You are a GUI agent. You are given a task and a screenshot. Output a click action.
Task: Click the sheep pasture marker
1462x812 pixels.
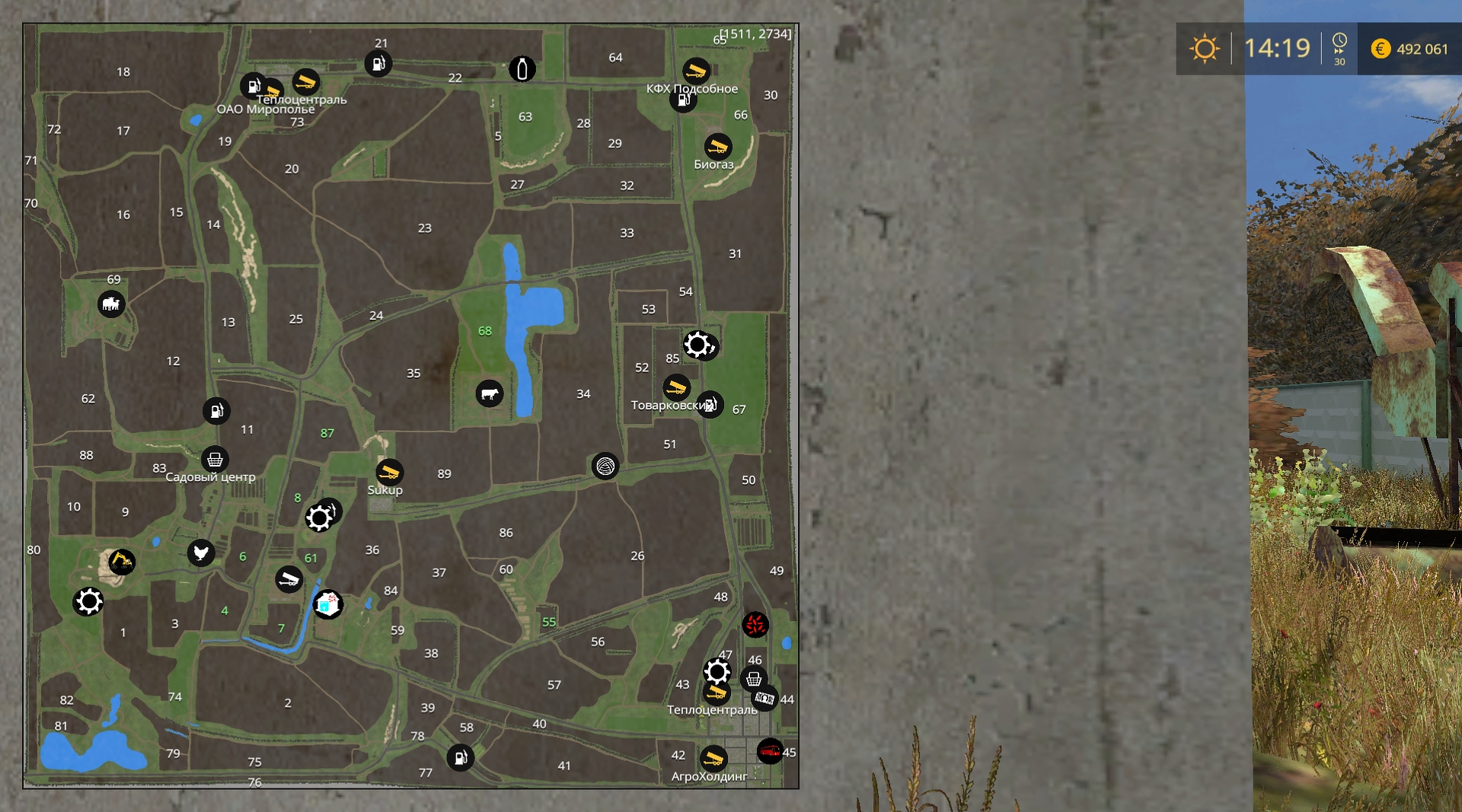111,304
